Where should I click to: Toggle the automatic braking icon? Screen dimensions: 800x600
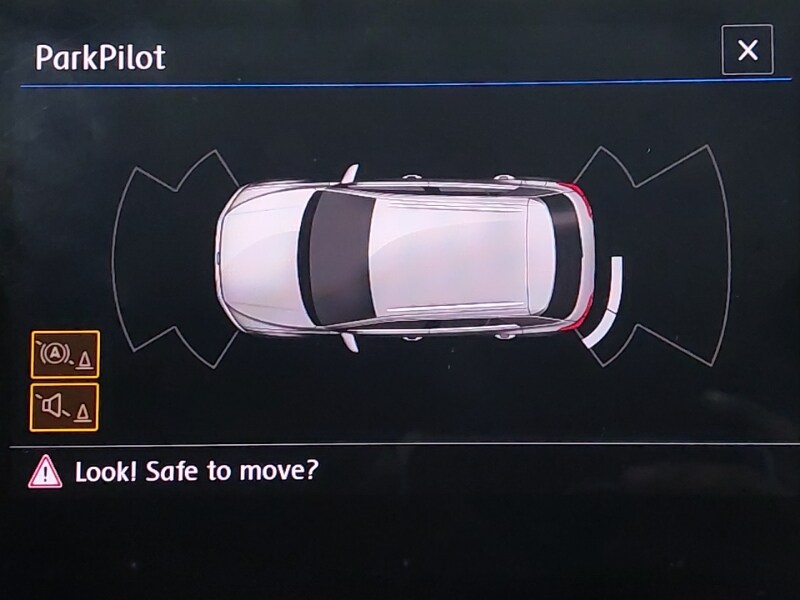pyautogui.click(x=65, y=354)
